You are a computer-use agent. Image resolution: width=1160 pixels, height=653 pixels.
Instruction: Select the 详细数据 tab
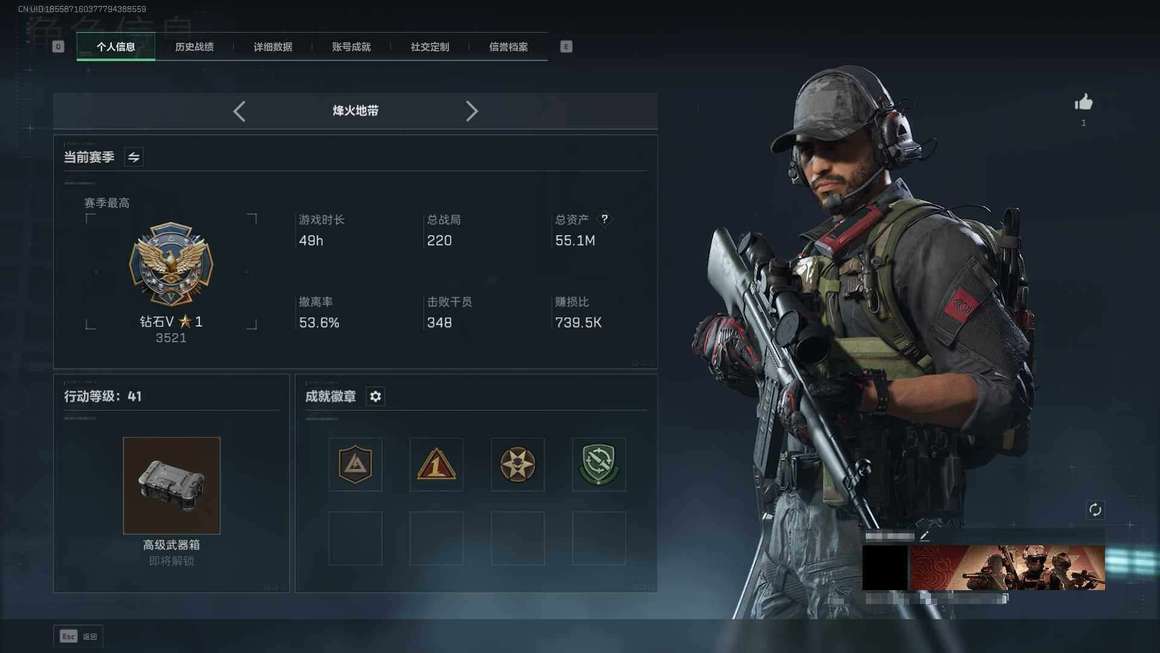click(x=272, y=47)
